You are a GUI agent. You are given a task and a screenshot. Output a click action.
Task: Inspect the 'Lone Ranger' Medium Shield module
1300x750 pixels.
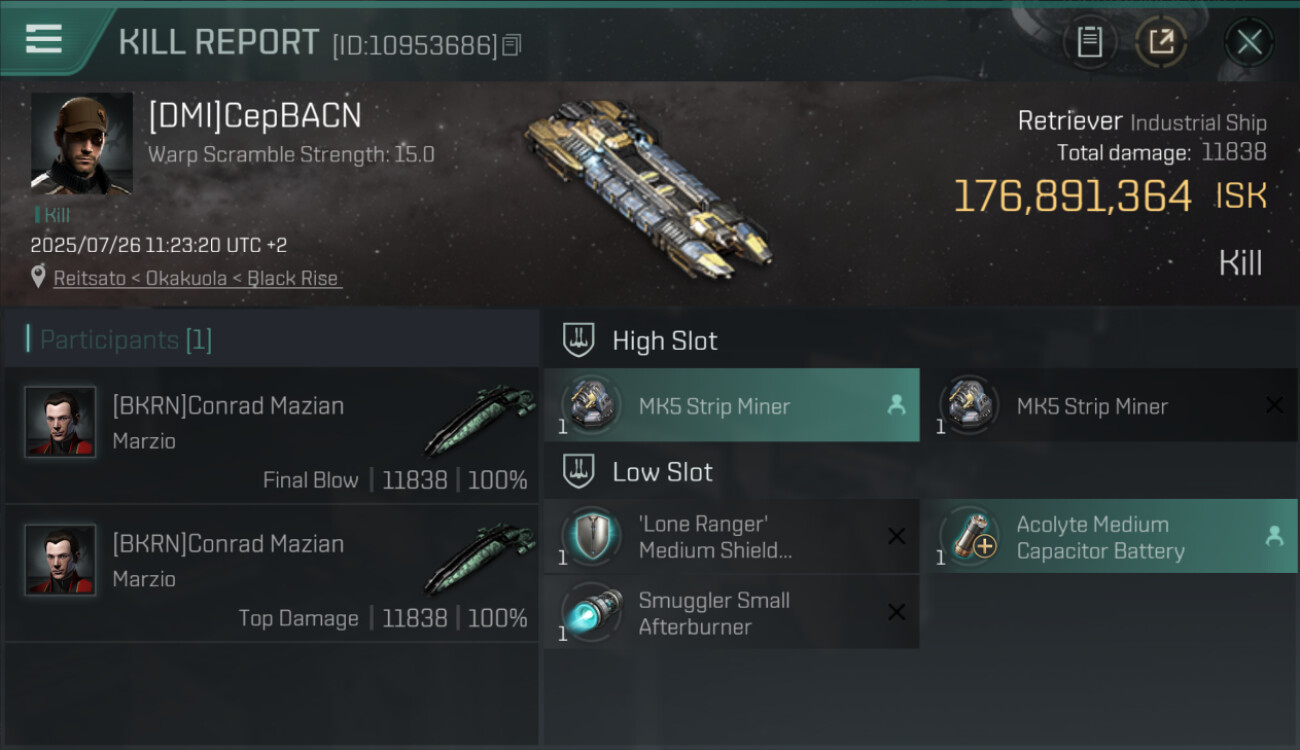click(x=731, y=537)
